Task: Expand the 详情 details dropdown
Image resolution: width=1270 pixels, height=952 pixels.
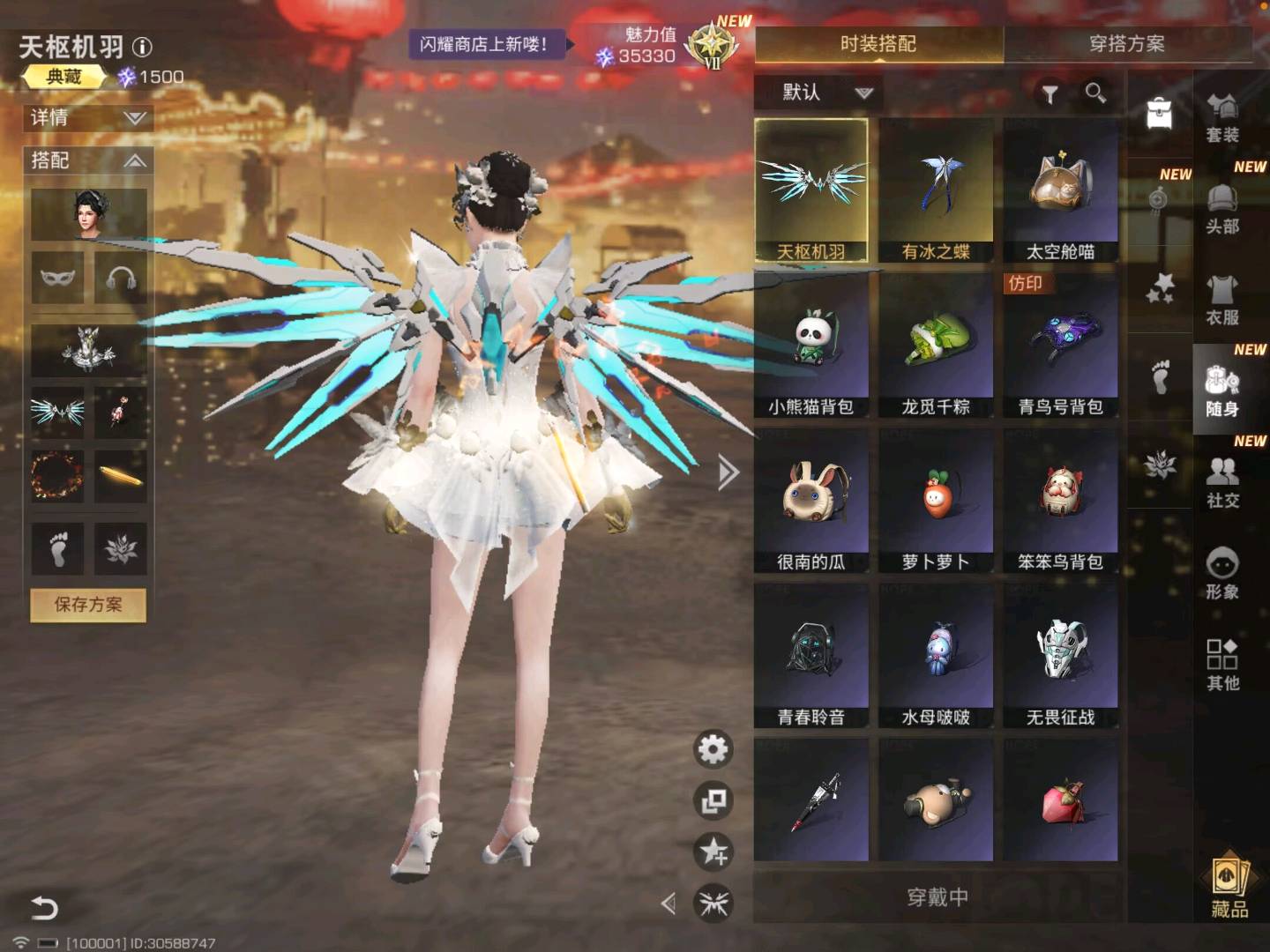Action: [88, 118]
